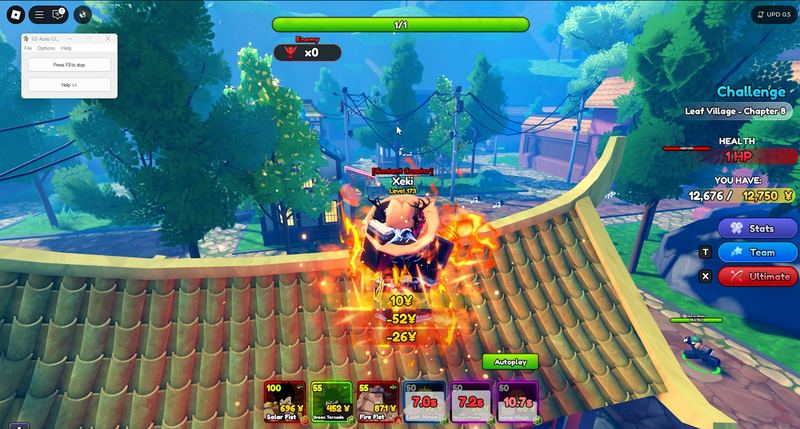800x429 pixels.
Task: Pick the Fire Fist unit card
Action: click(378, 400)
